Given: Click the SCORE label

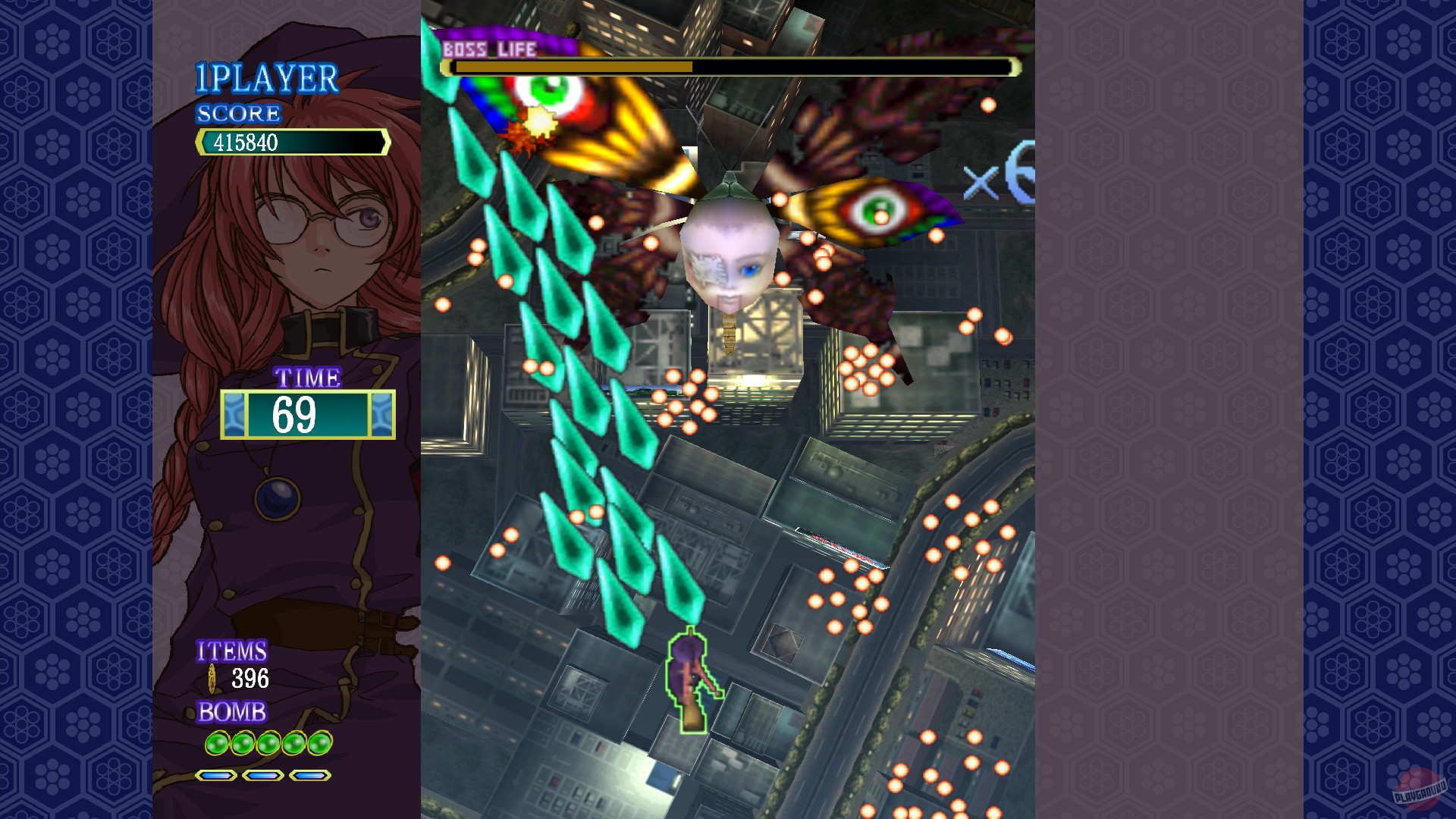Looking at the screenshot, I should tap(237, 115).
